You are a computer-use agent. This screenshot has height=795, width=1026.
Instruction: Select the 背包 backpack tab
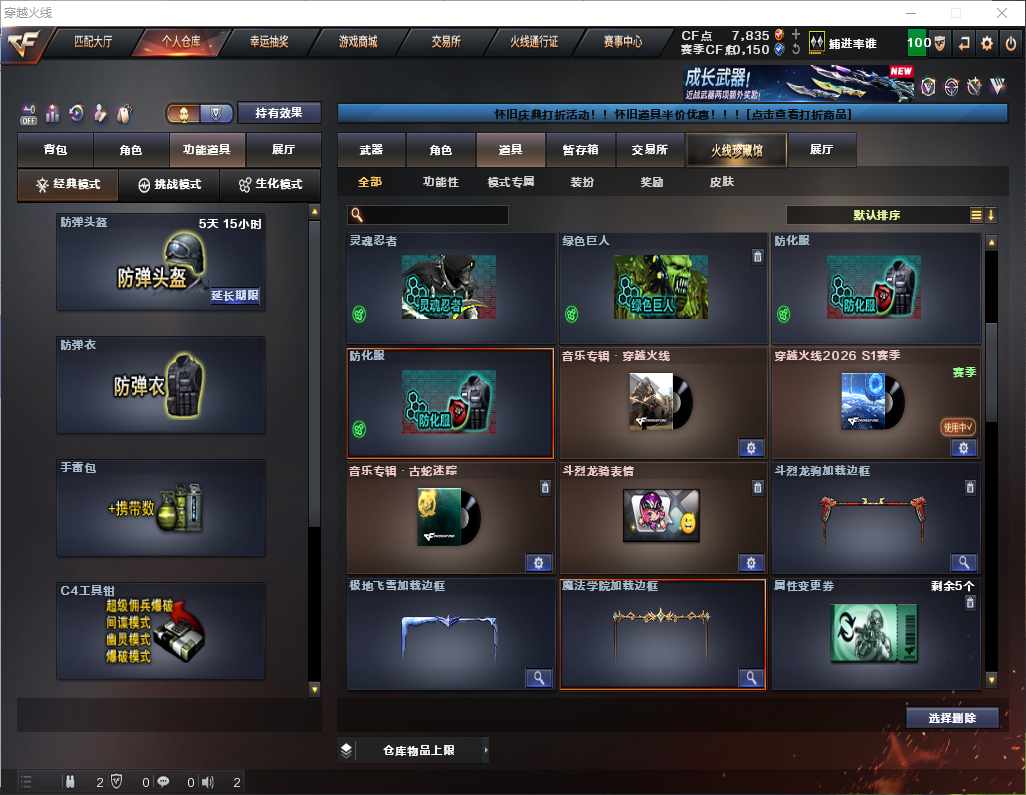click(x=55, y=150)
